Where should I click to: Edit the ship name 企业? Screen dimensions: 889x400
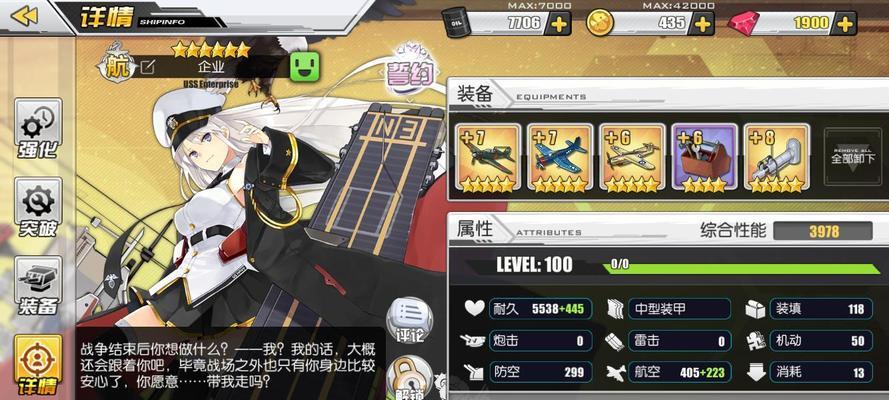tap(148, 67)
